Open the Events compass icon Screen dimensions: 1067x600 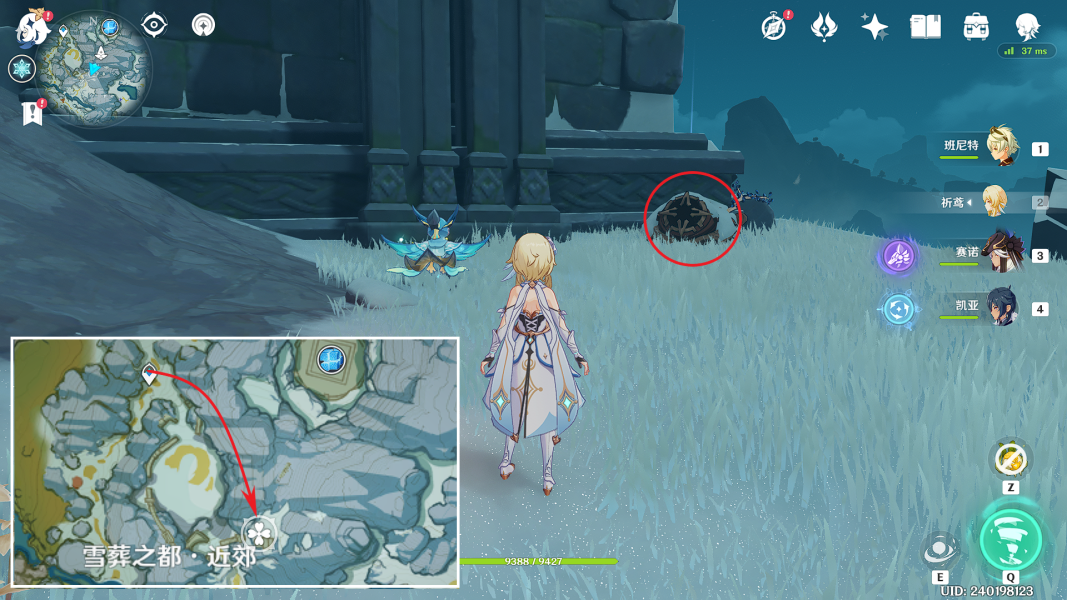click(x=773, y=27)
